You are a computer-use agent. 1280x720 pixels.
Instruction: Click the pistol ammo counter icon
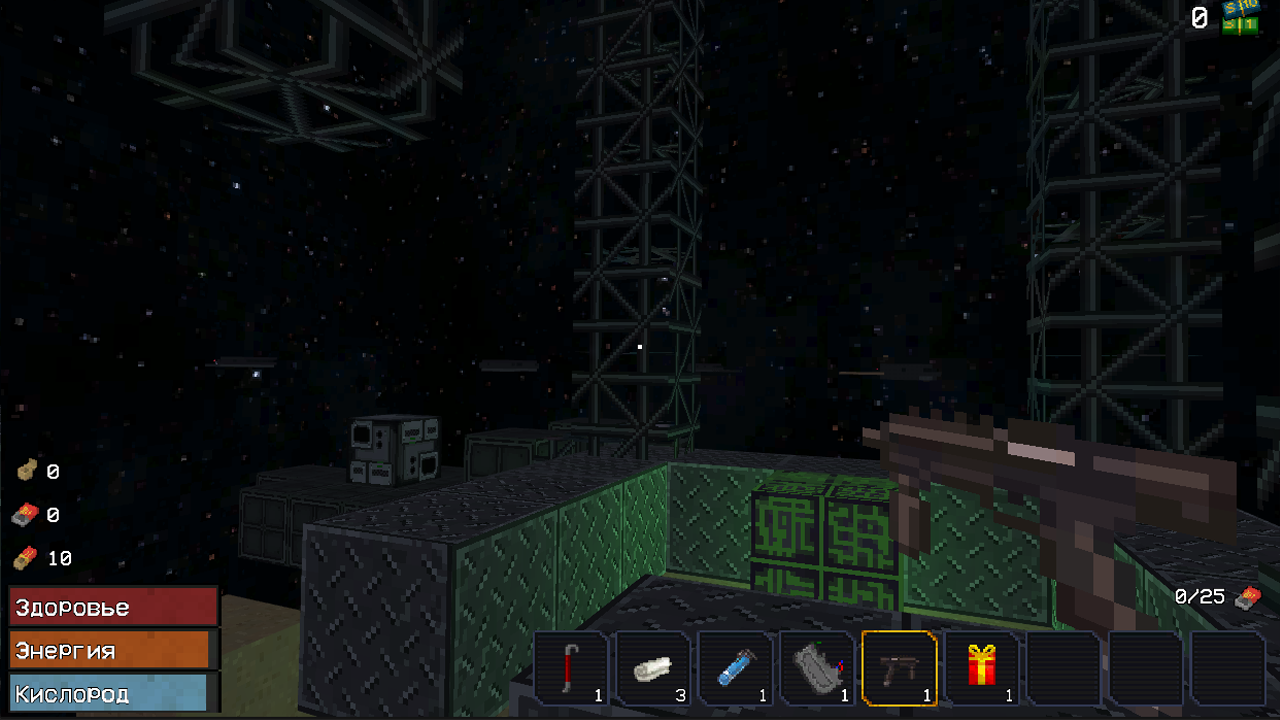(x=27, y=471)
